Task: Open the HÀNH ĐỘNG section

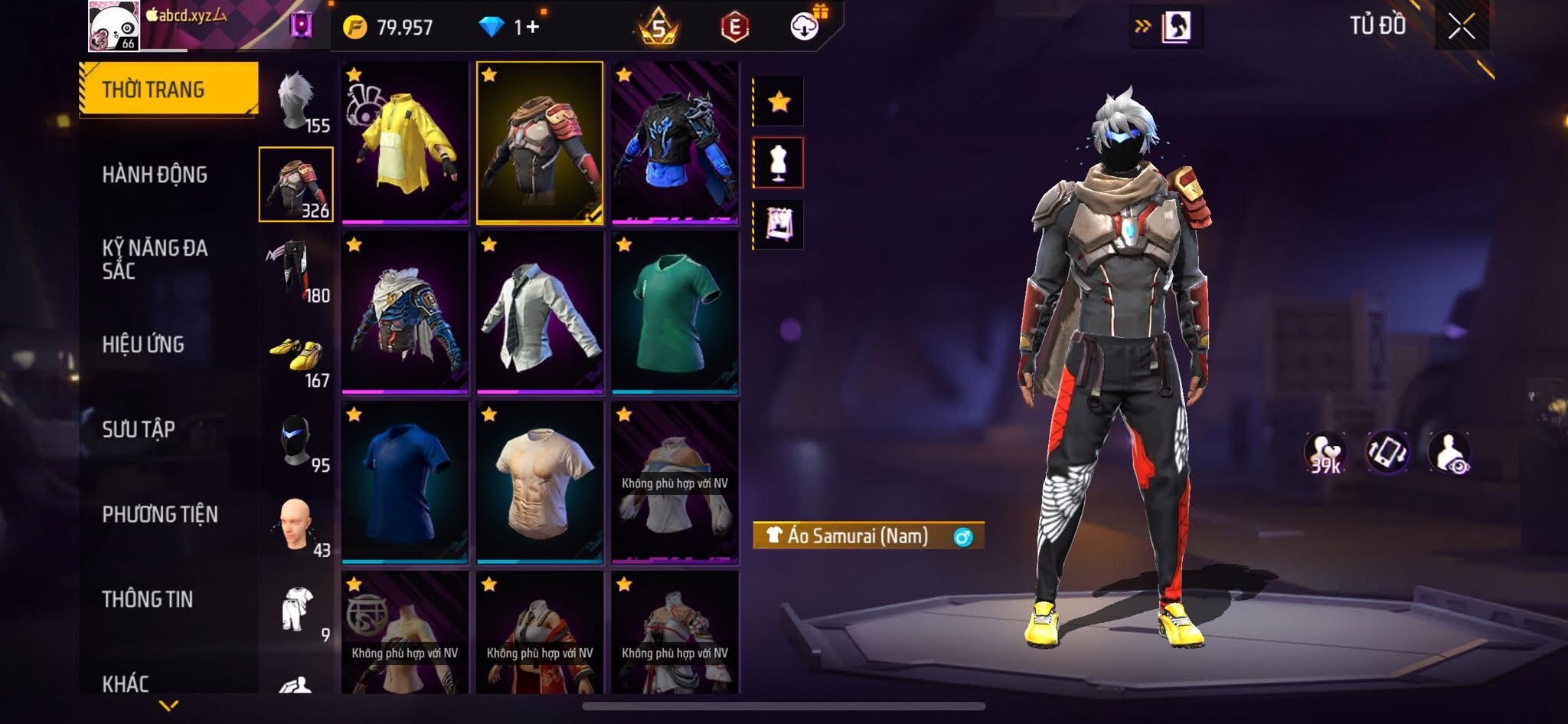Action: click(x=155, y=175)
